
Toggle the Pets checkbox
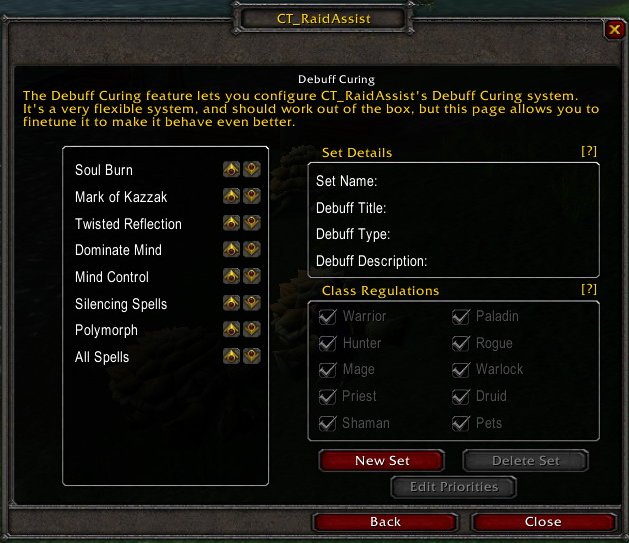tap(461, 423)
